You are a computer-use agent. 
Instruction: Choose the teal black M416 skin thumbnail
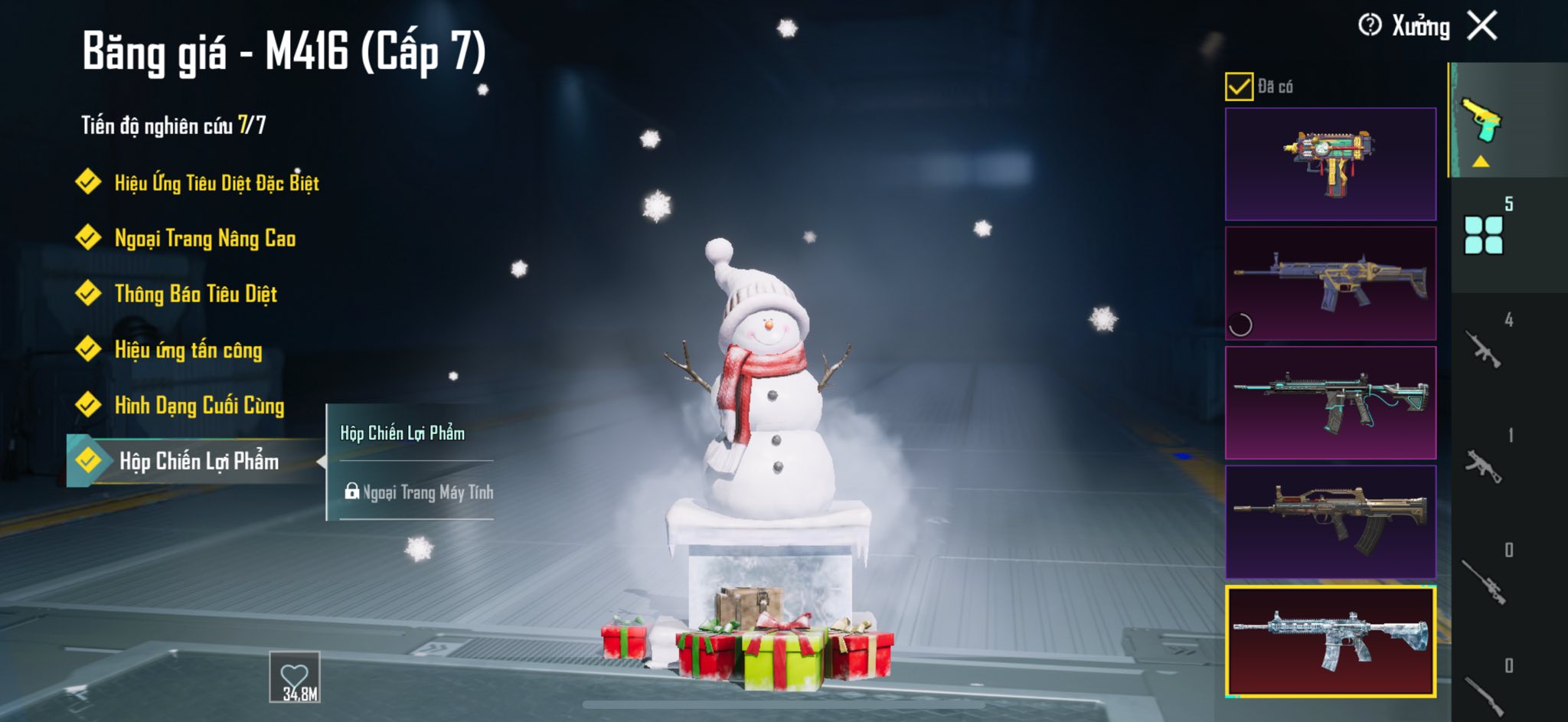tap(1330, 403)
